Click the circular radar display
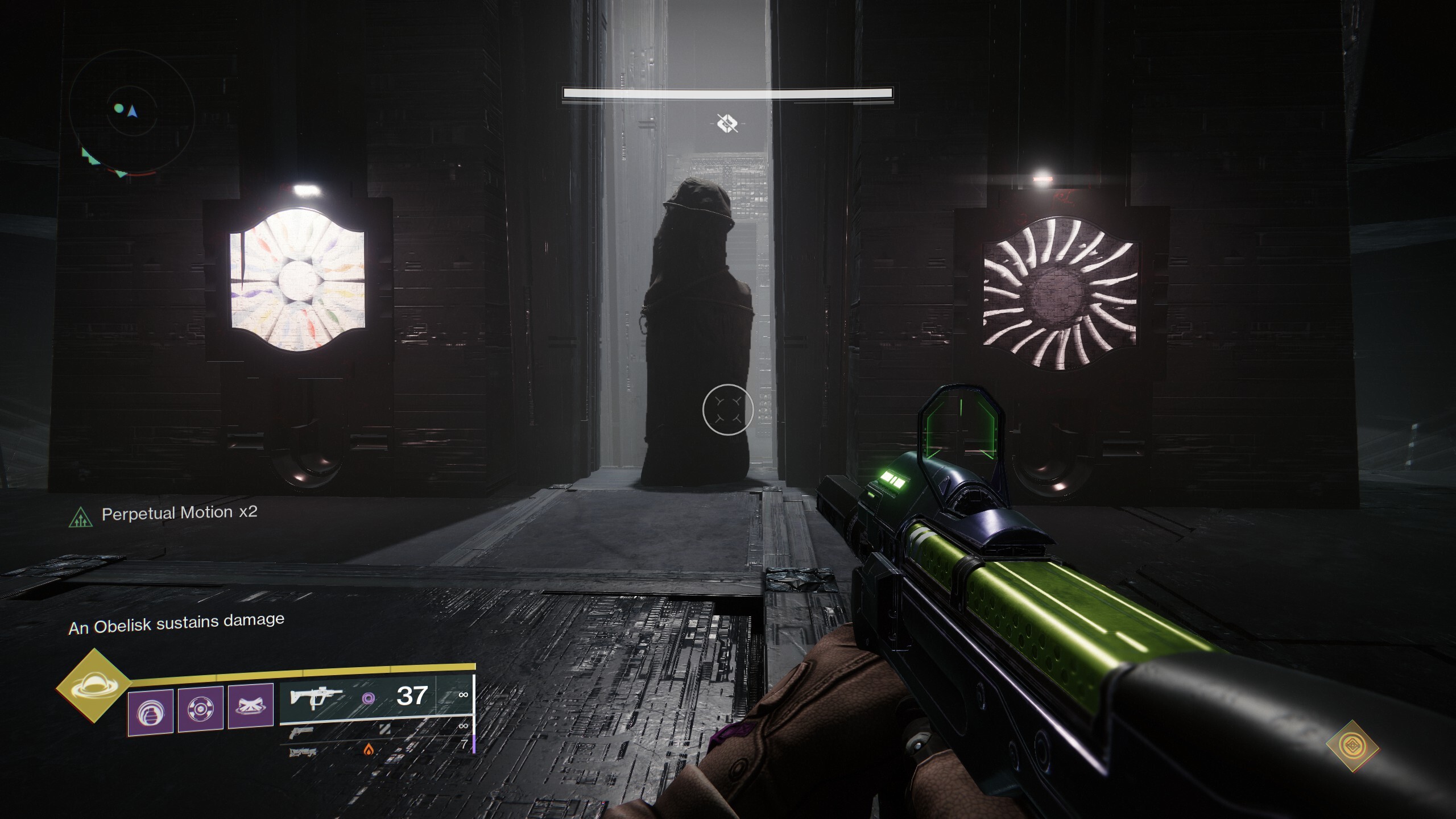Image resolution: width=1456 pixels, height=819 pixels. 132,112
